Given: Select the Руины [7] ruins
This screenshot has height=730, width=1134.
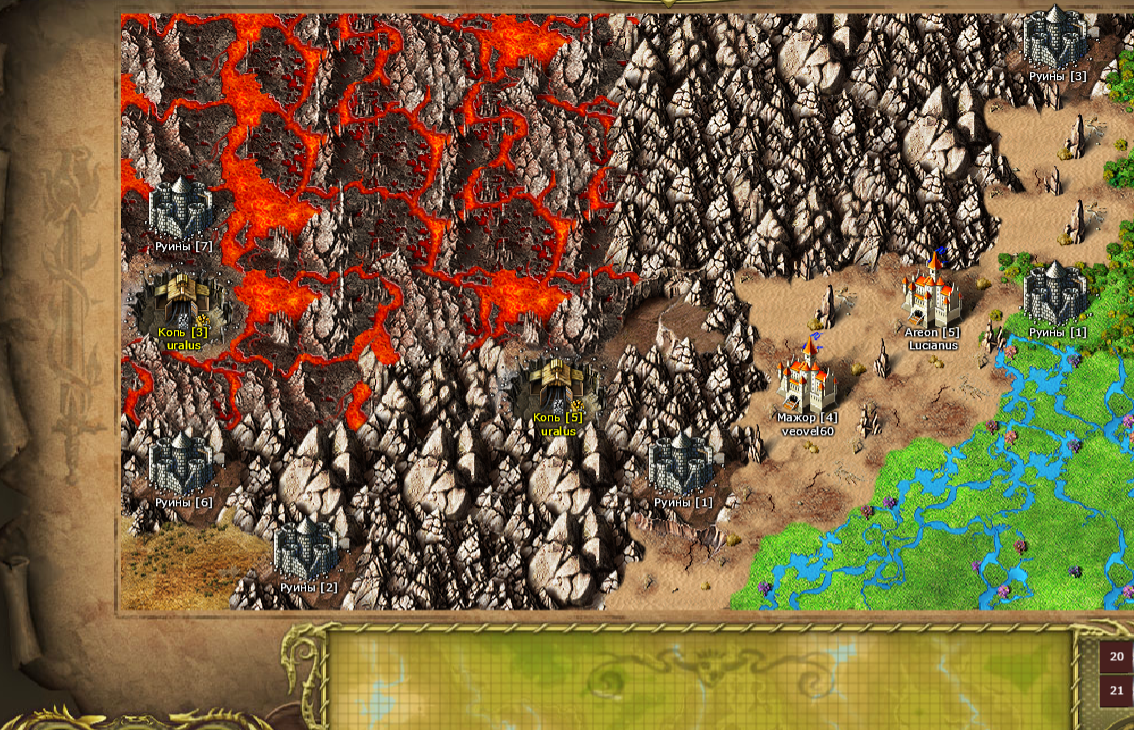Looking at the screenshot, I should pos(182,210).
